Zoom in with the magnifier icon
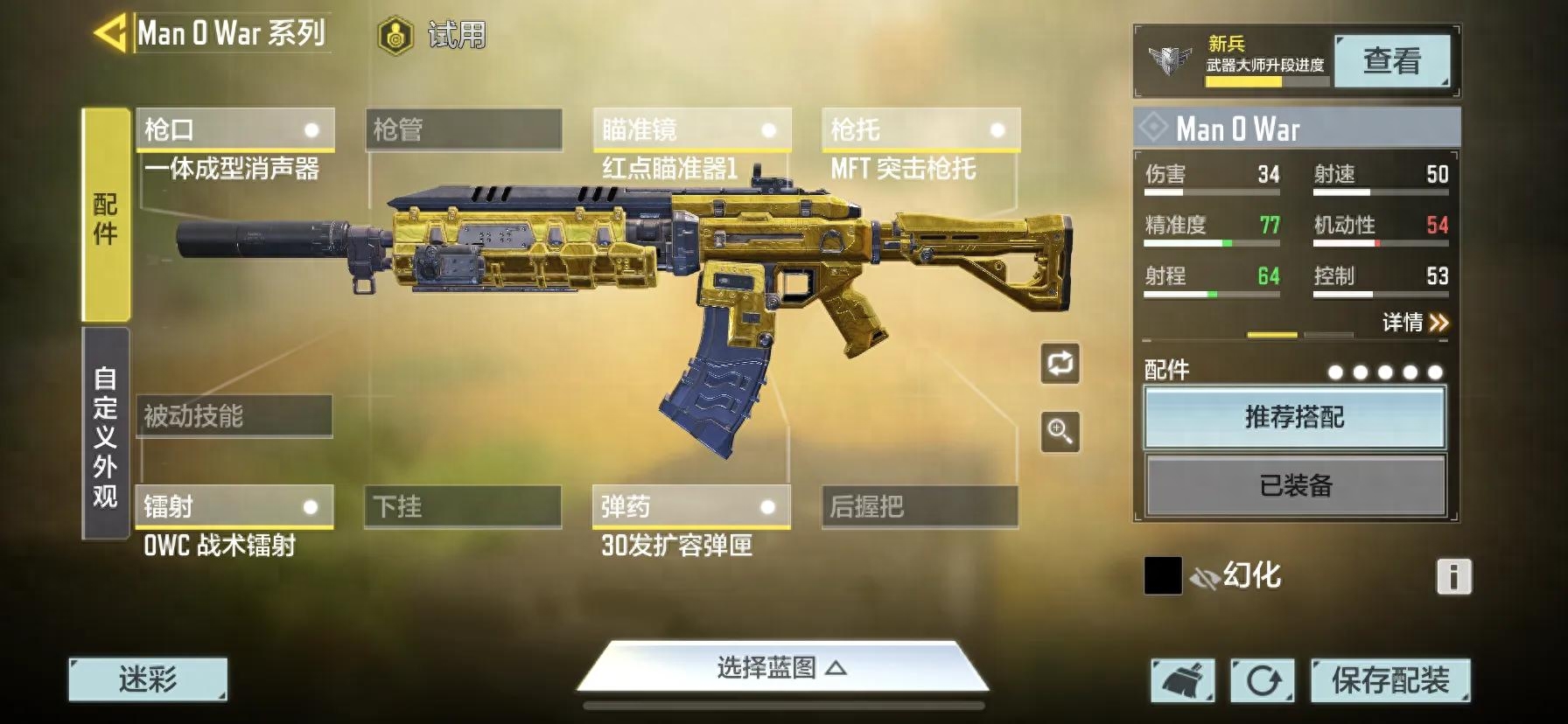This screenshot has width=1568, height=724. [x=1060, y=432]
